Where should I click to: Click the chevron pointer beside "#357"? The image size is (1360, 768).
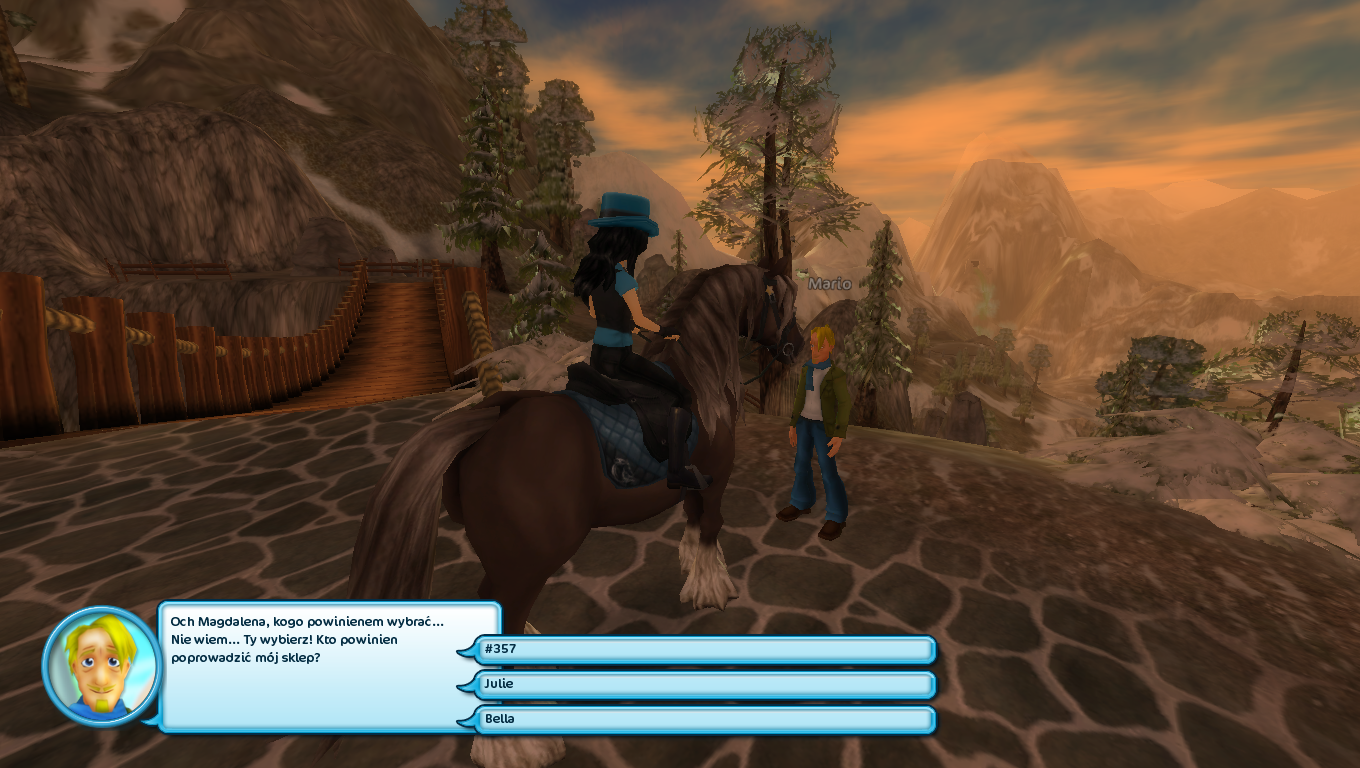[465, 650]
